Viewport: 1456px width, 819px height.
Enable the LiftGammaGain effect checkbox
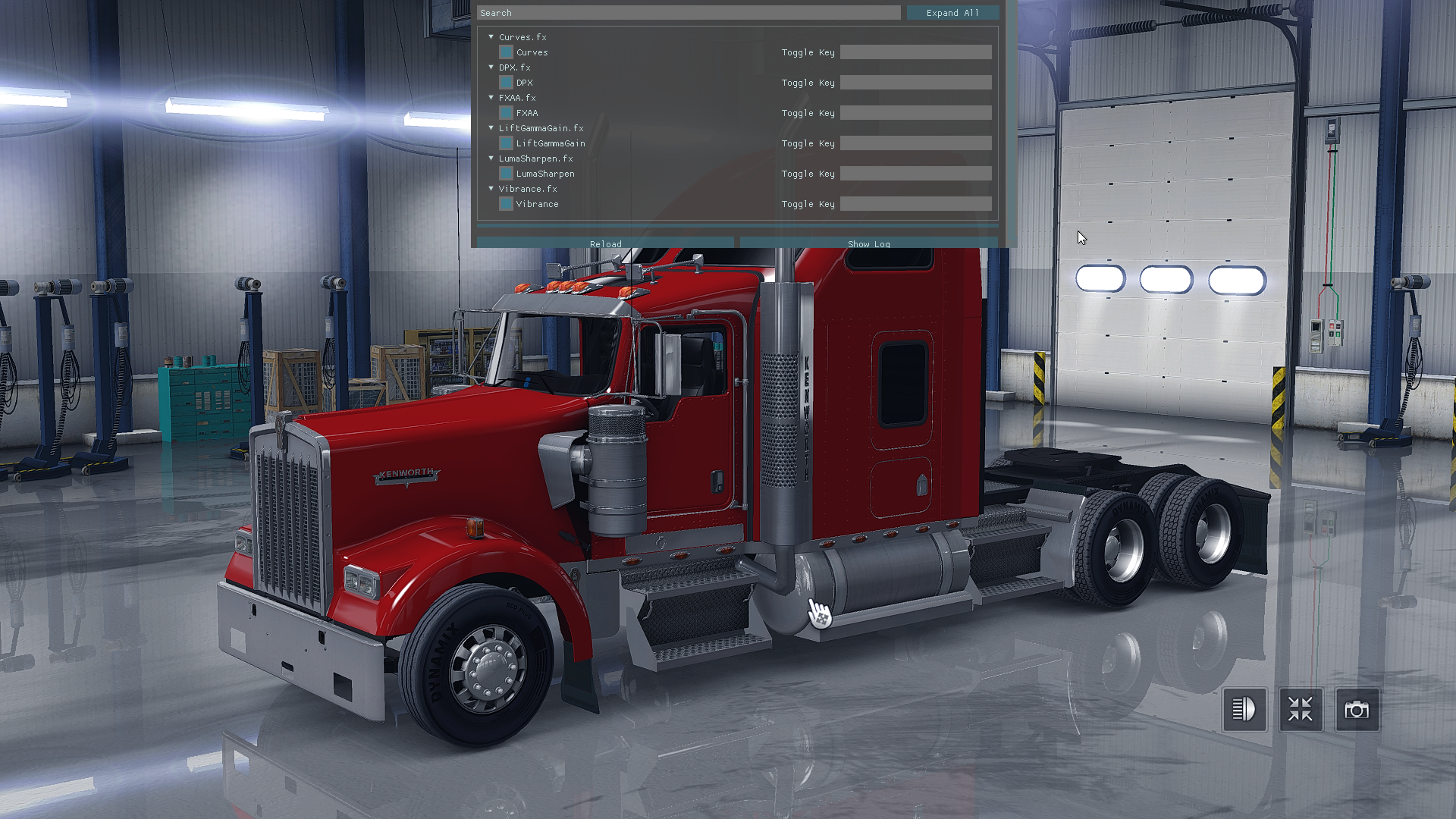click(506, 143)
